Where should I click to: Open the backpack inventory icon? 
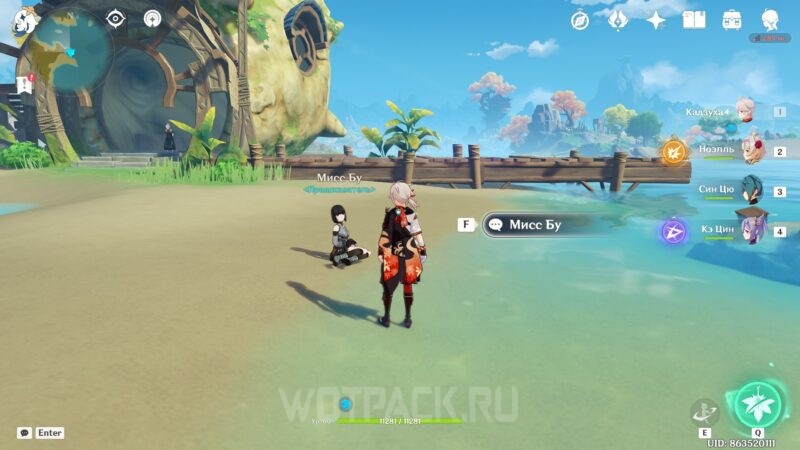(x=732, y=19)
